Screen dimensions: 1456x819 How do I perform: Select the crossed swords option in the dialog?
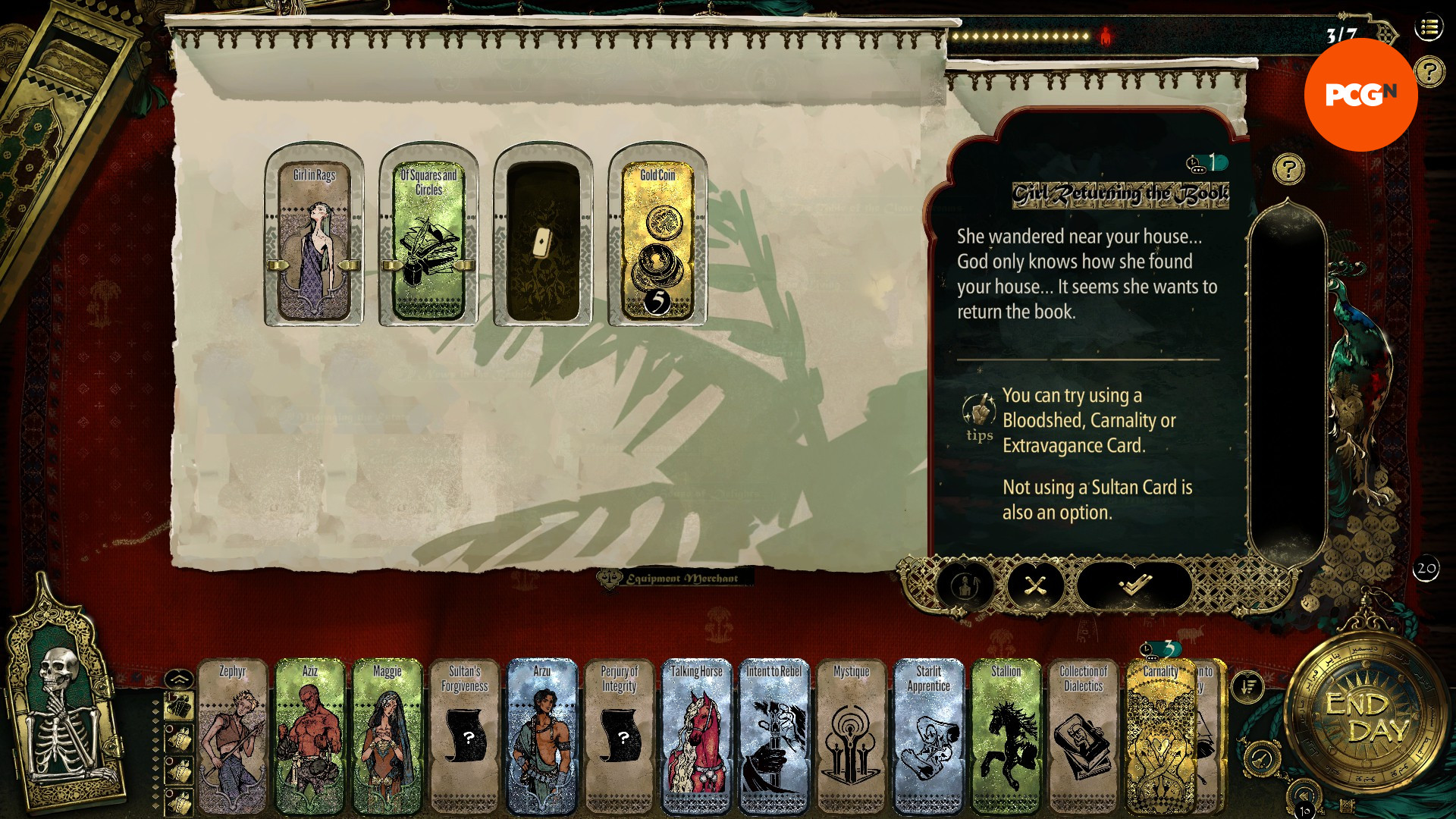[x=1037, y=586]
